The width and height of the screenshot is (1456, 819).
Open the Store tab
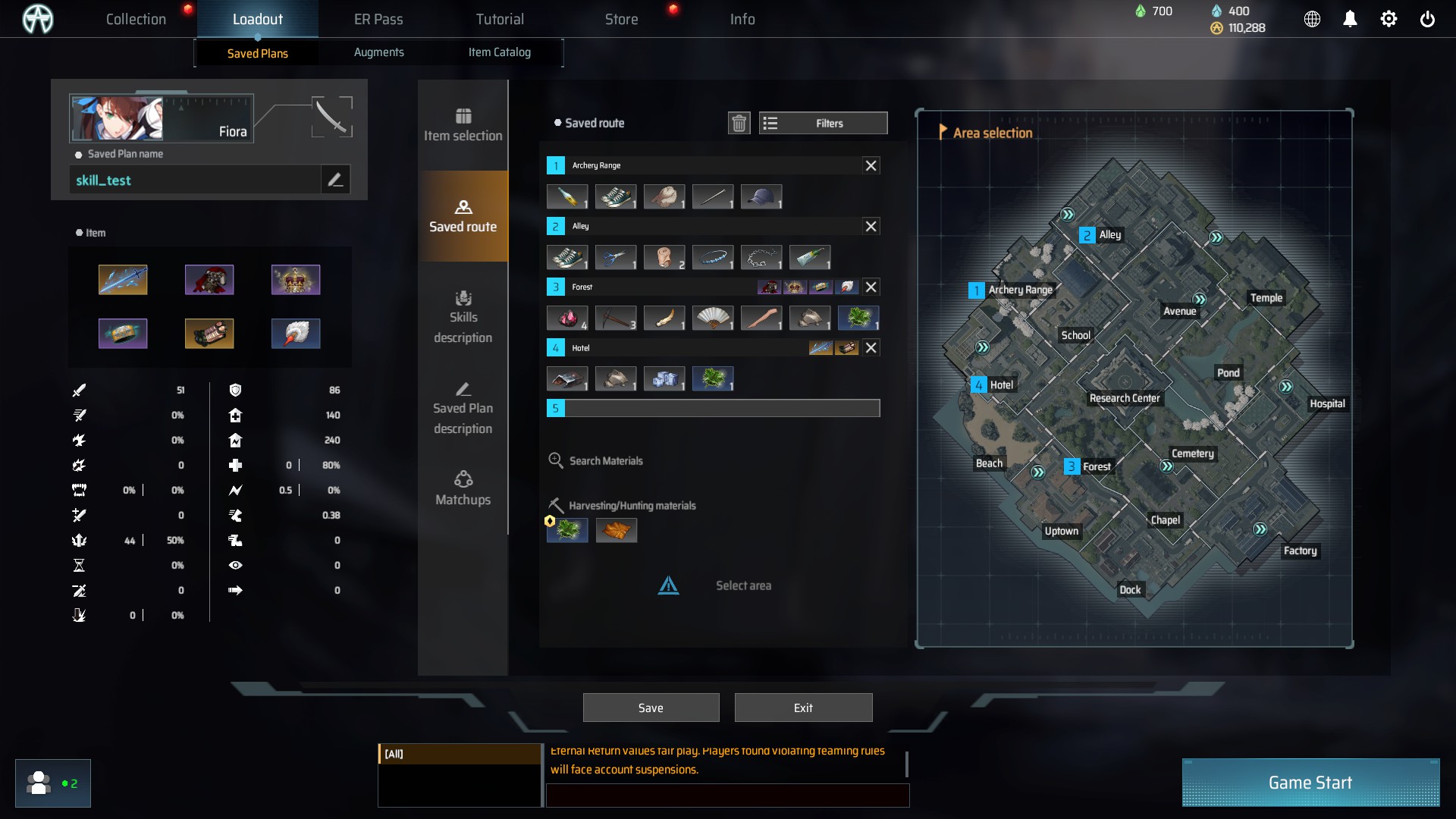pyautogui.click(x=621, y=19)
